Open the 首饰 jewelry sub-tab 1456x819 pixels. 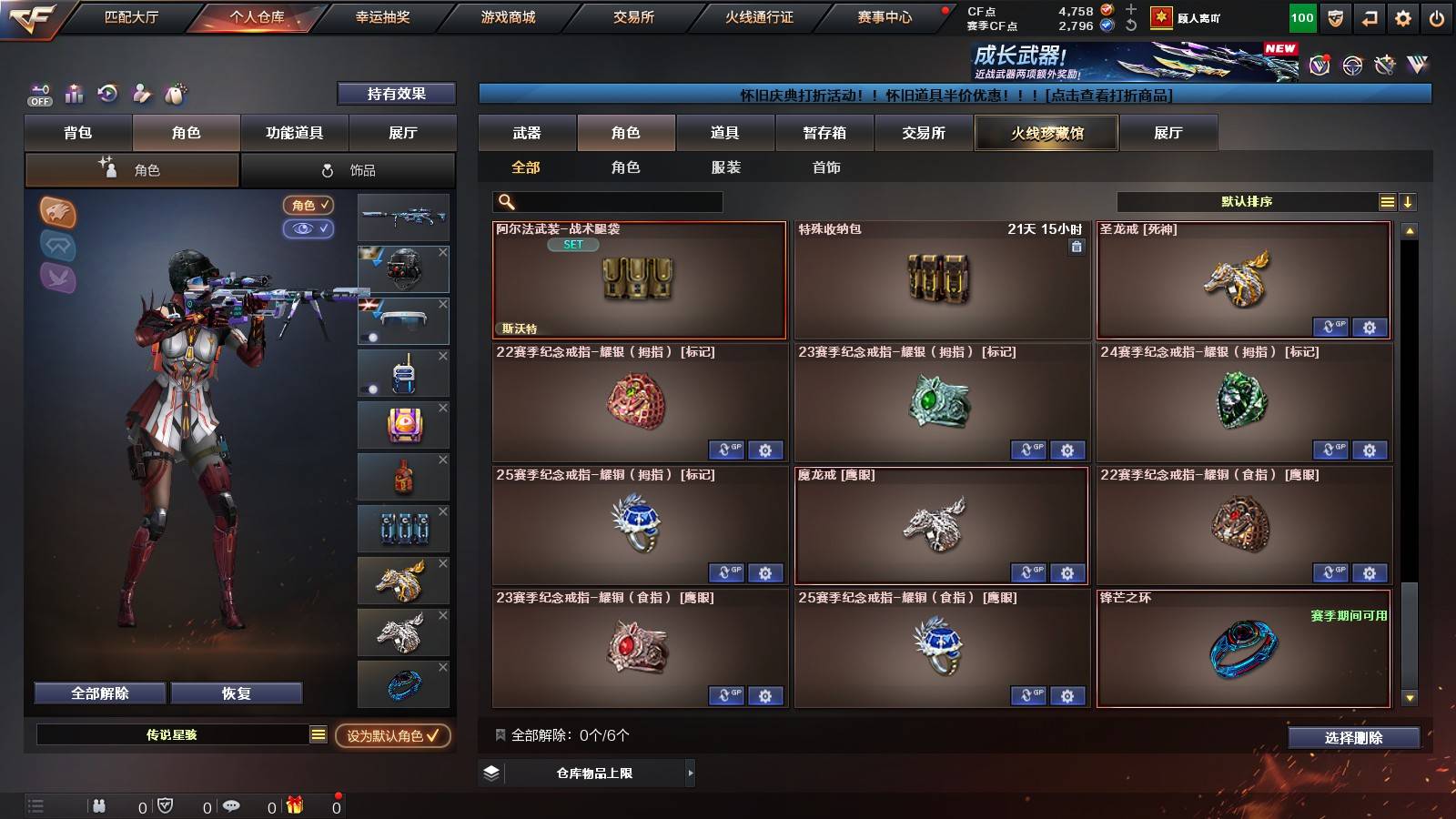point(826,167)
